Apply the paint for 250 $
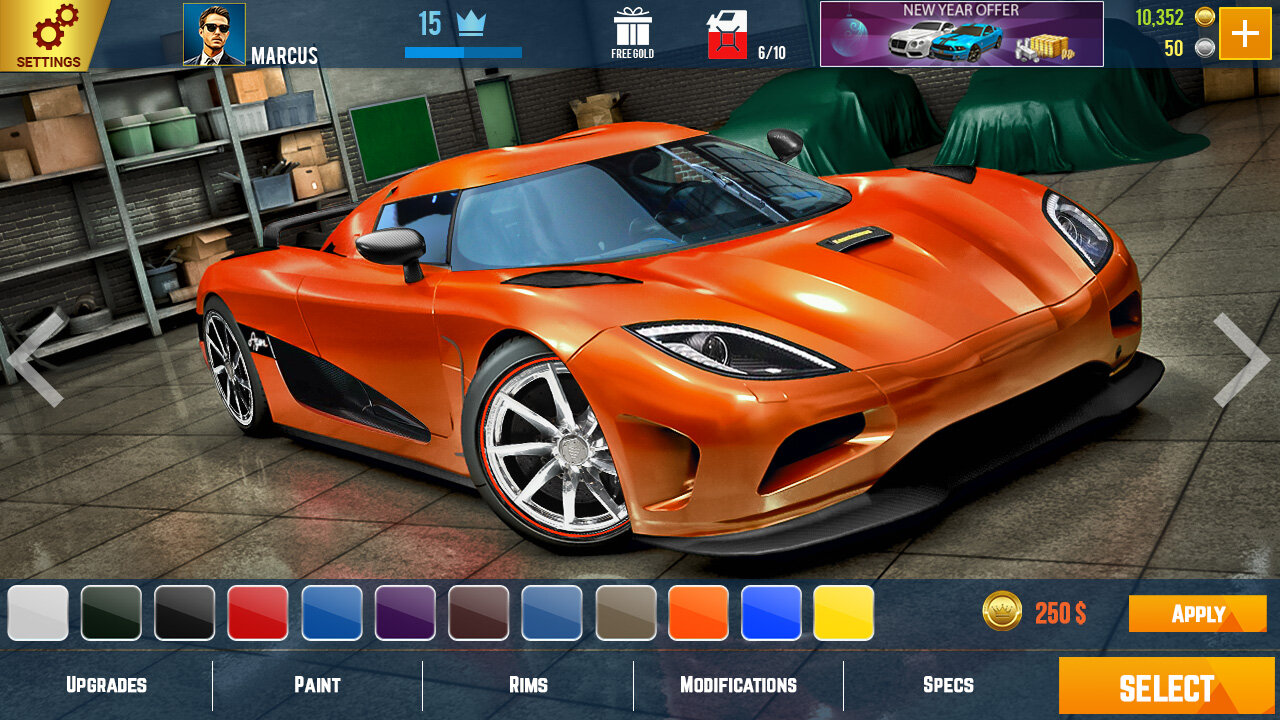The height and width of the screenshot is (720, 1280). [1197, 613]
